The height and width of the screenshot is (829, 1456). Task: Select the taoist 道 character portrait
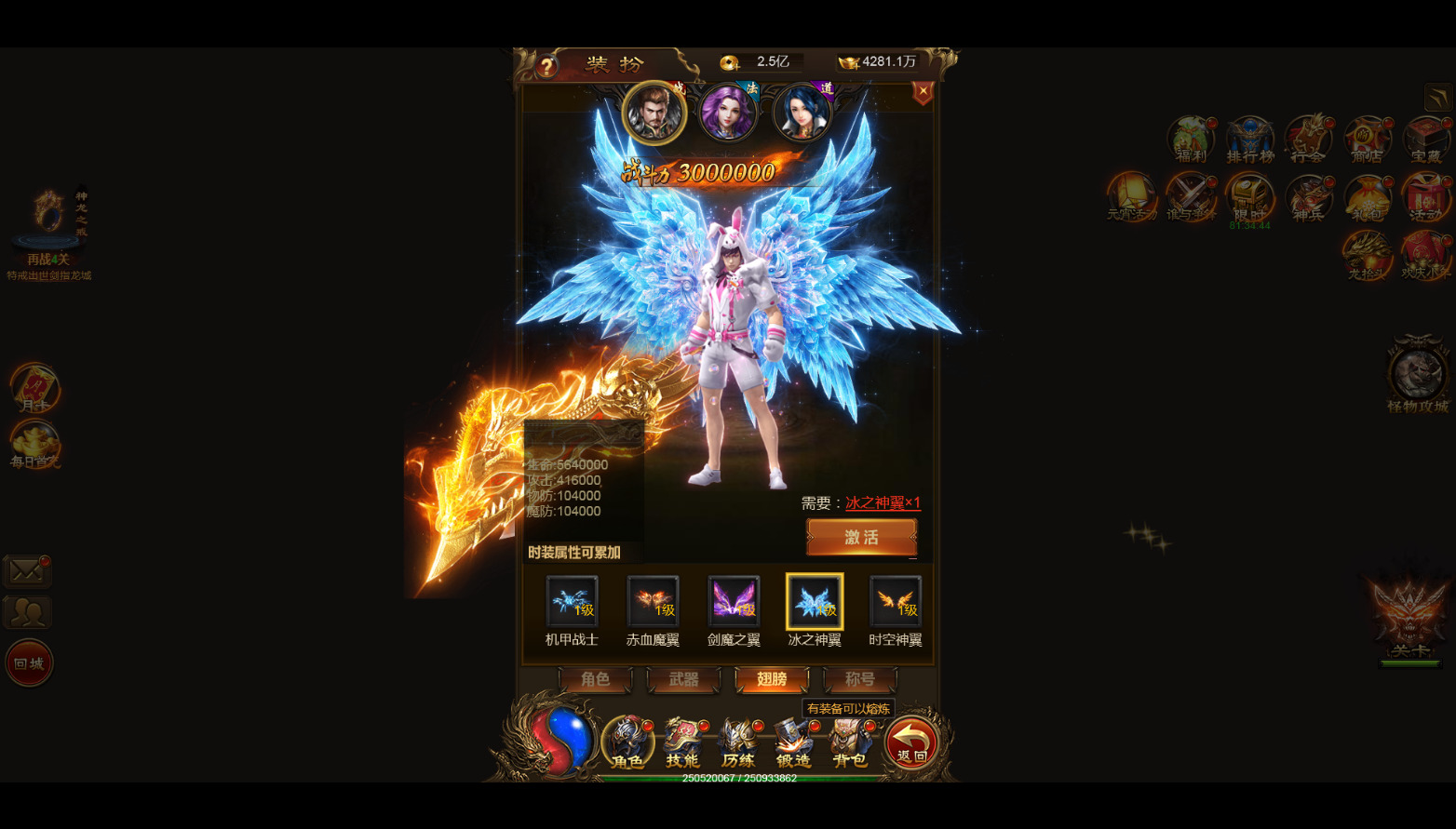click(x=802, y=113)
